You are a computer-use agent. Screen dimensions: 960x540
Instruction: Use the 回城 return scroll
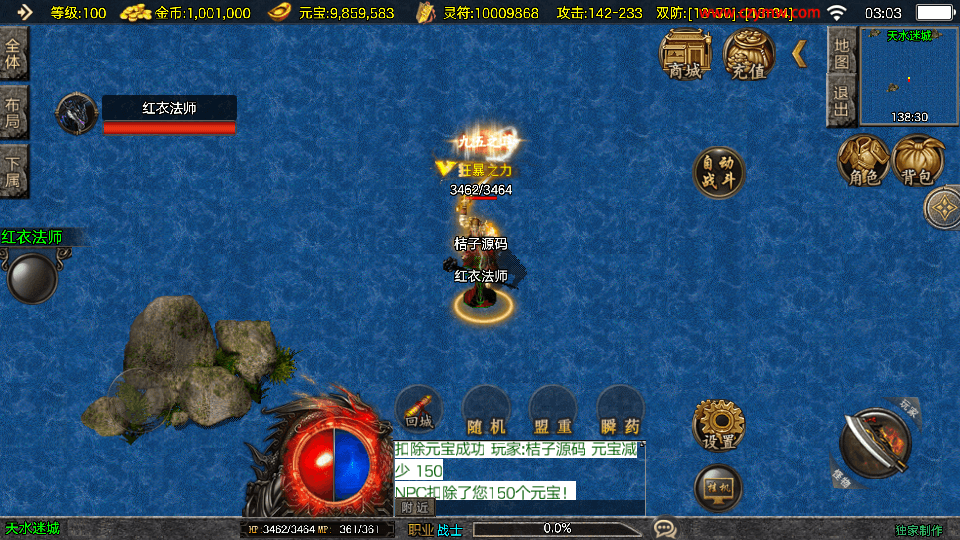point(419,408)
